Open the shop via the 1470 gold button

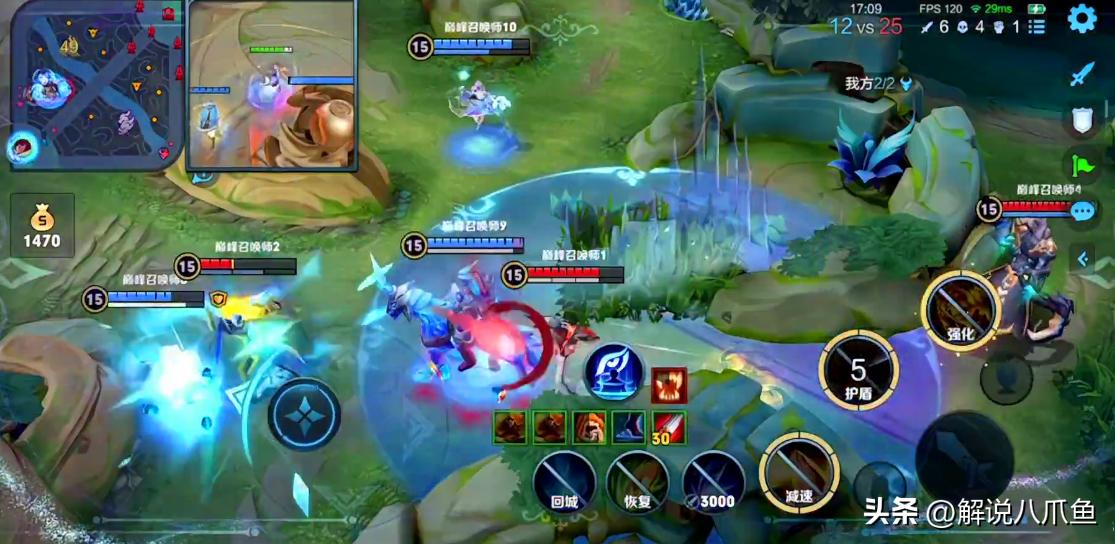tap(43, 225)
